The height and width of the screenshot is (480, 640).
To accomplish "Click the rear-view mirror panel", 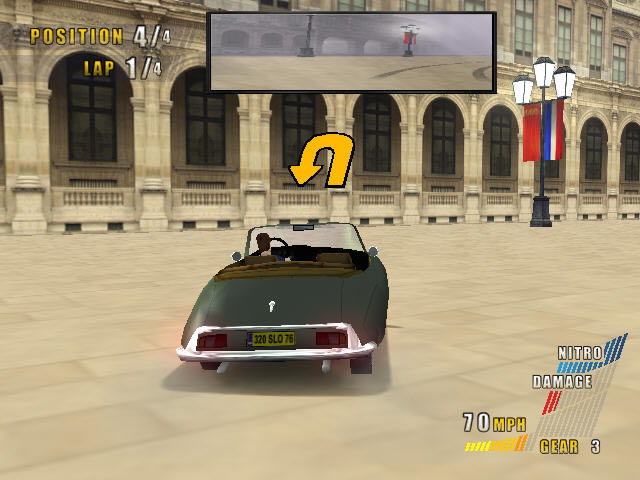I will tap(351, 52).
